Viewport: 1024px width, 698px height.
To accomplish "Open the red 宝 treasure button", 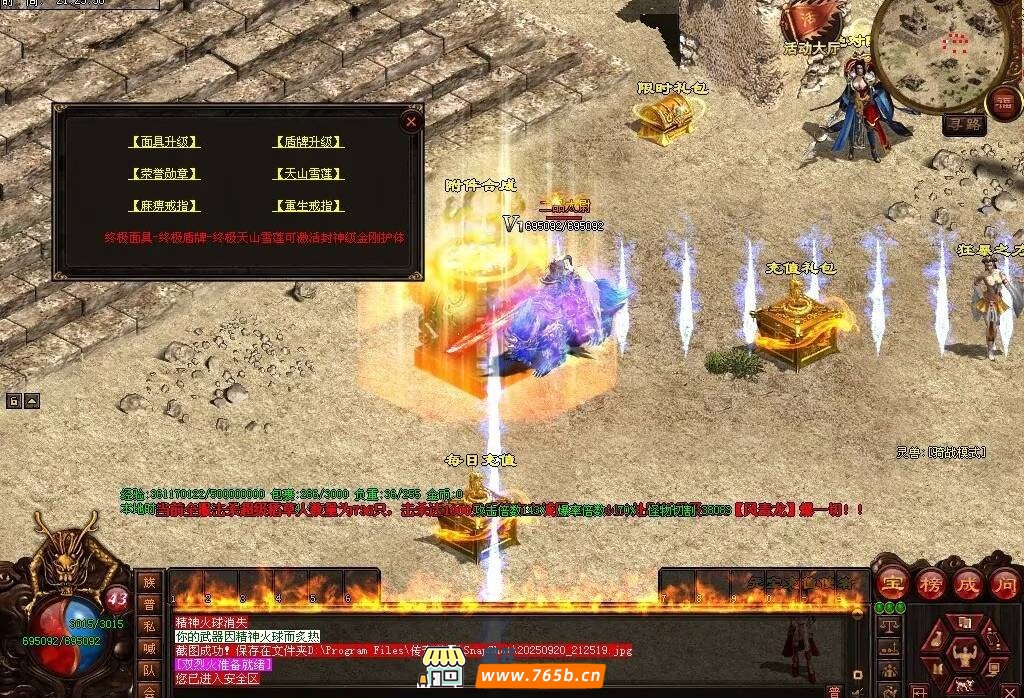I will tap(891, 584).
